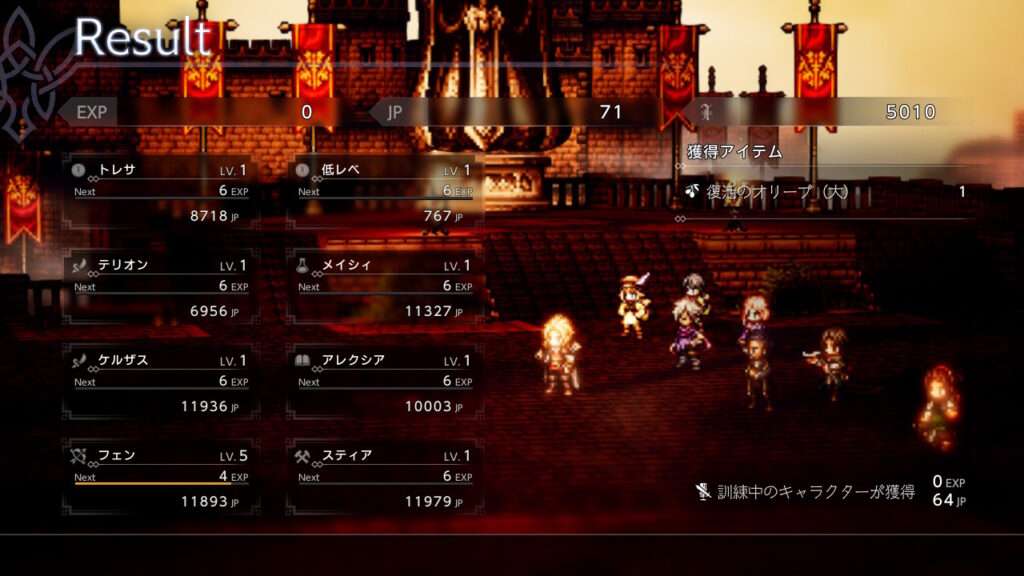
Task: Select the 復活のオリーブ（大） item row
Action: 826,192
